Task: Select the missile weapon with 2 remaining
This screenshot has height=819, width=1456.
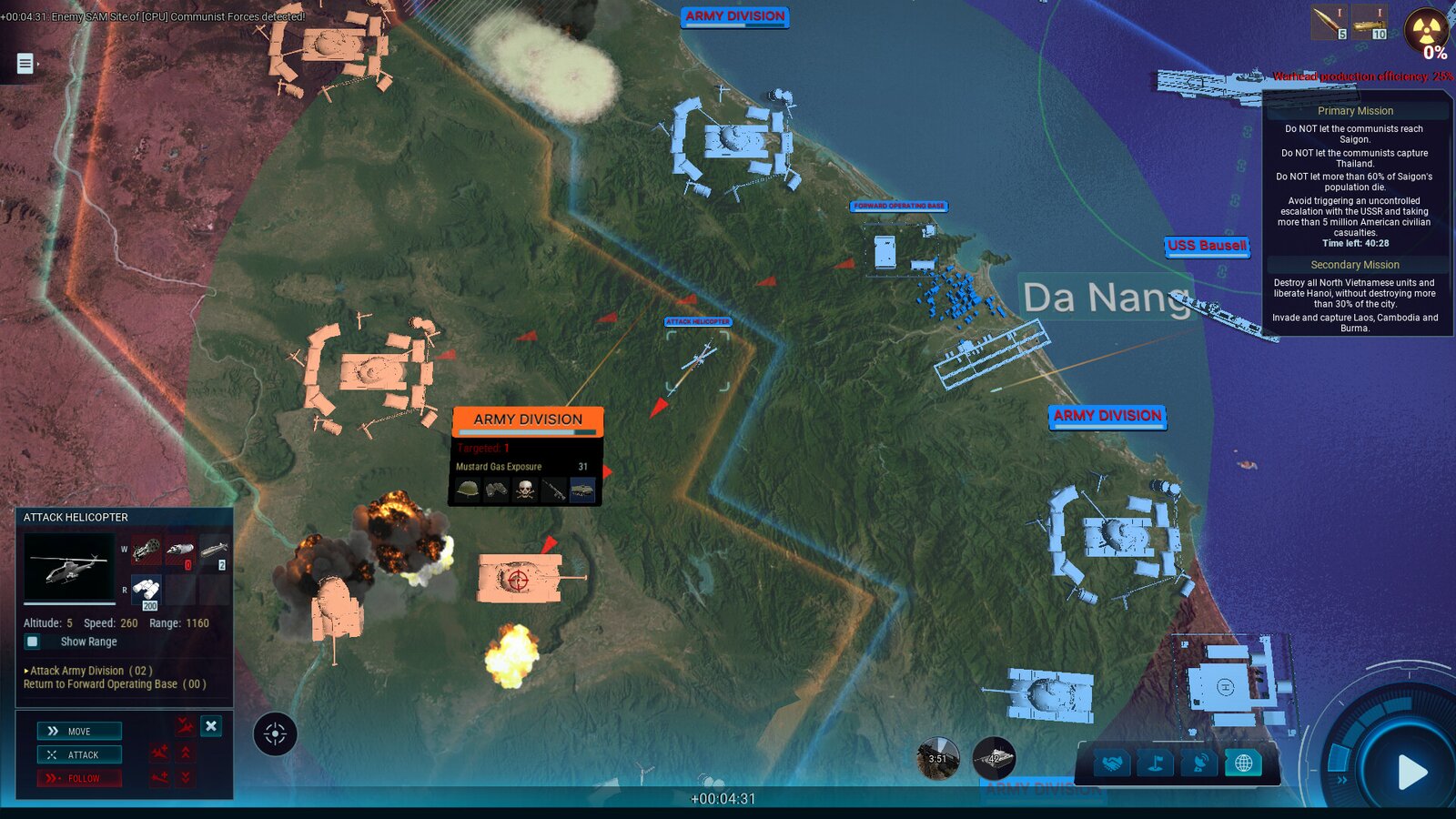Action: coord(217,549)
